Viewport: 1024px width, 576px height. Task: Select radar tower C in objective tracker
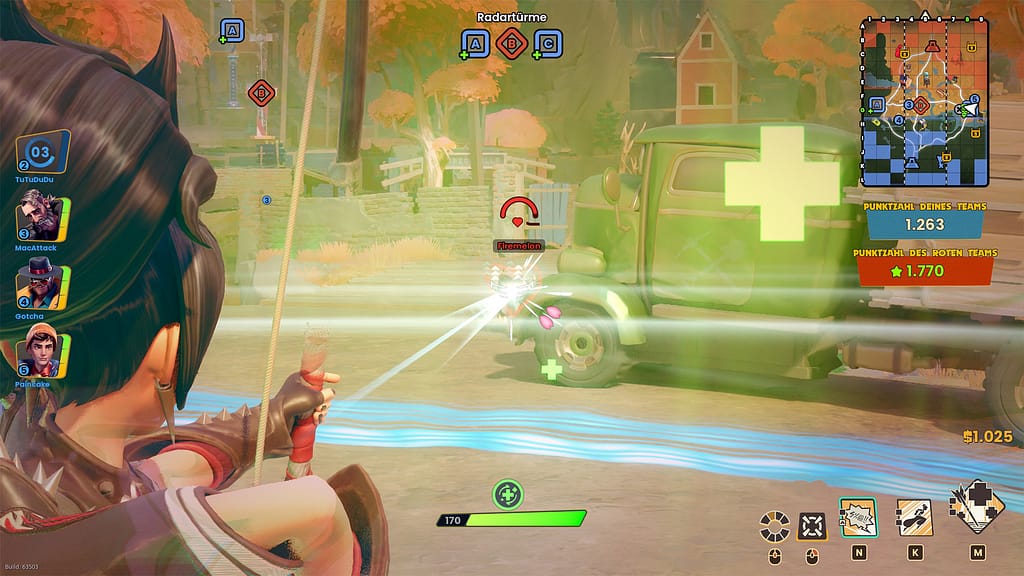[x=547, y=44]
